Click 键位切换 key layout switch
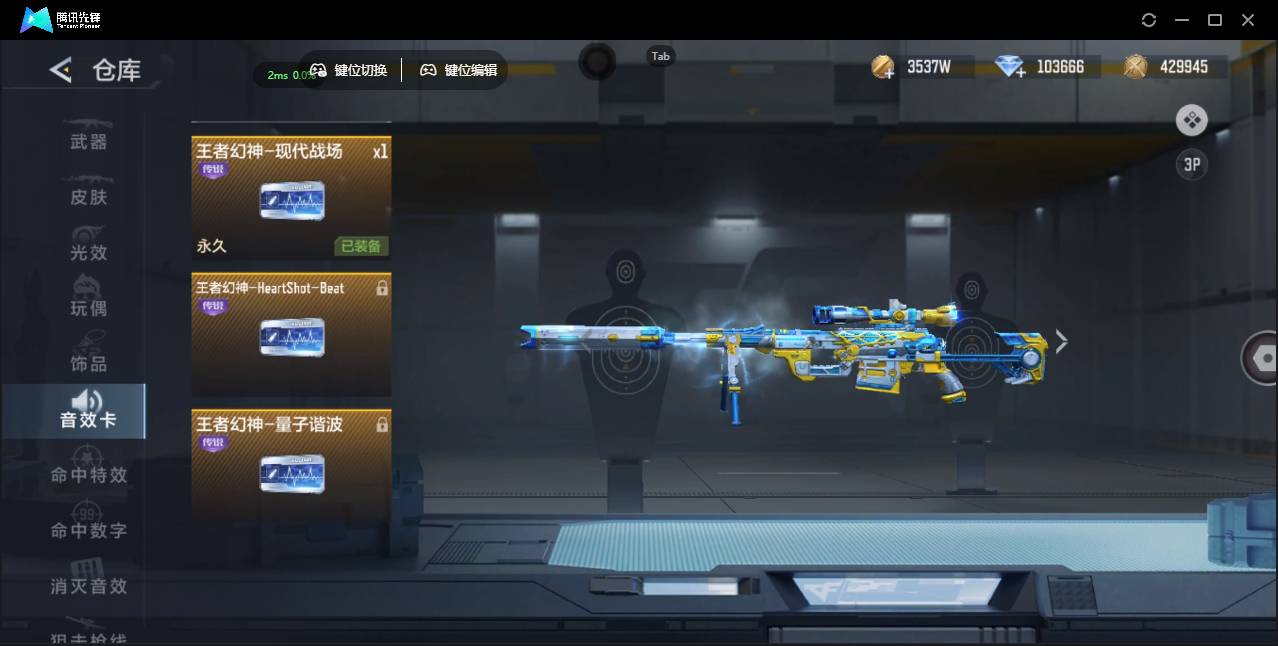The height and width of the screenshot is (646, 1278). pyautogui.click(x=349, y=70)
